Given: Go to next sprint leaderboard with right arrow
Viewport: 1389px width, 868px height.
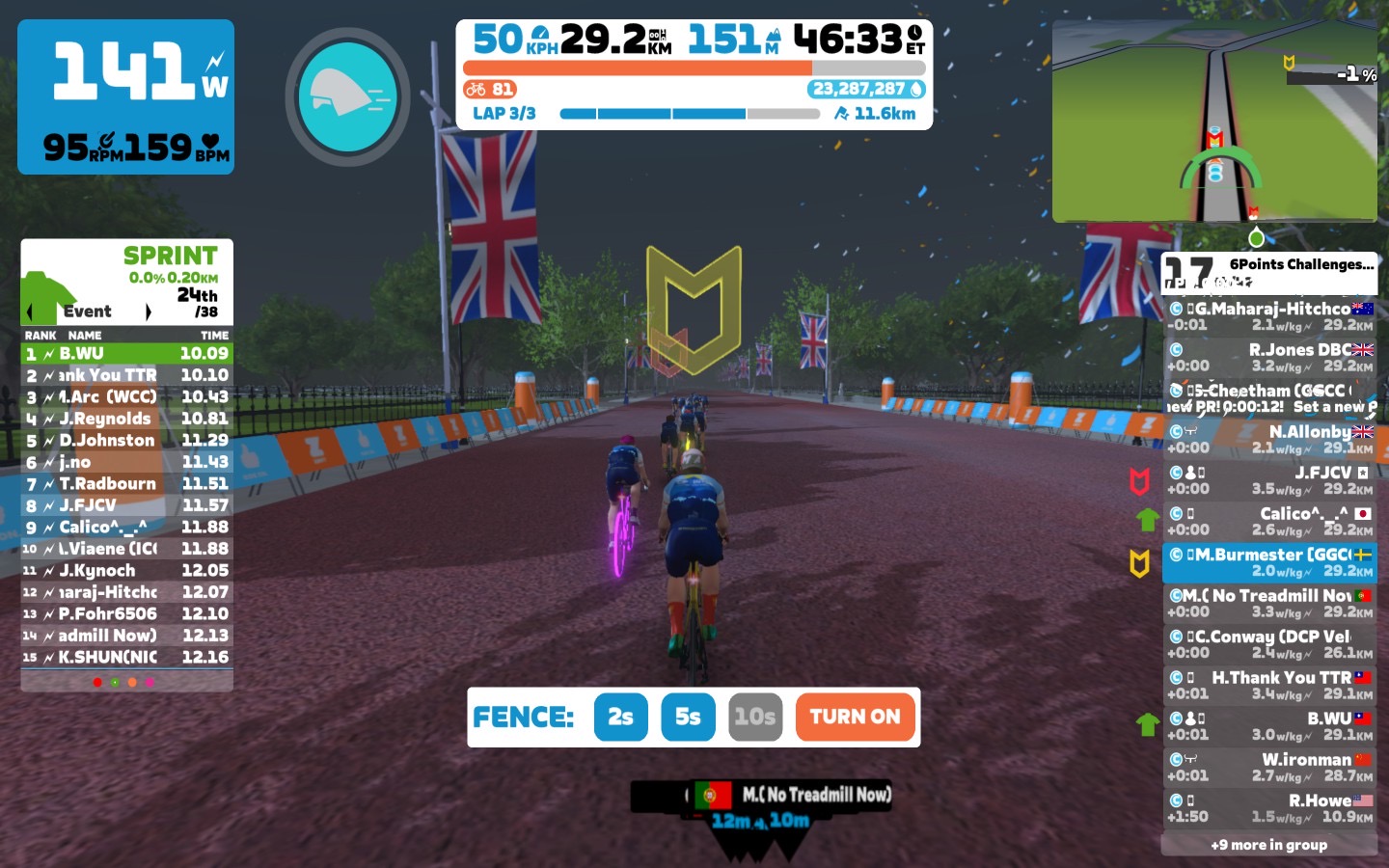Looking at the screenshot, I should click(149, 312).
